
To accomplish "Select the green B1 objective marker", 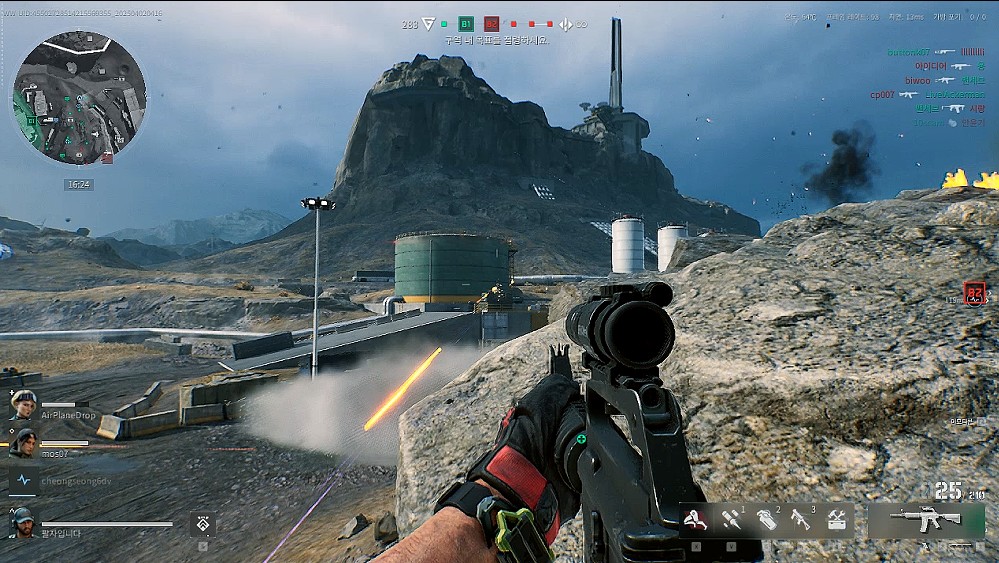I will (x=466, y=24).
